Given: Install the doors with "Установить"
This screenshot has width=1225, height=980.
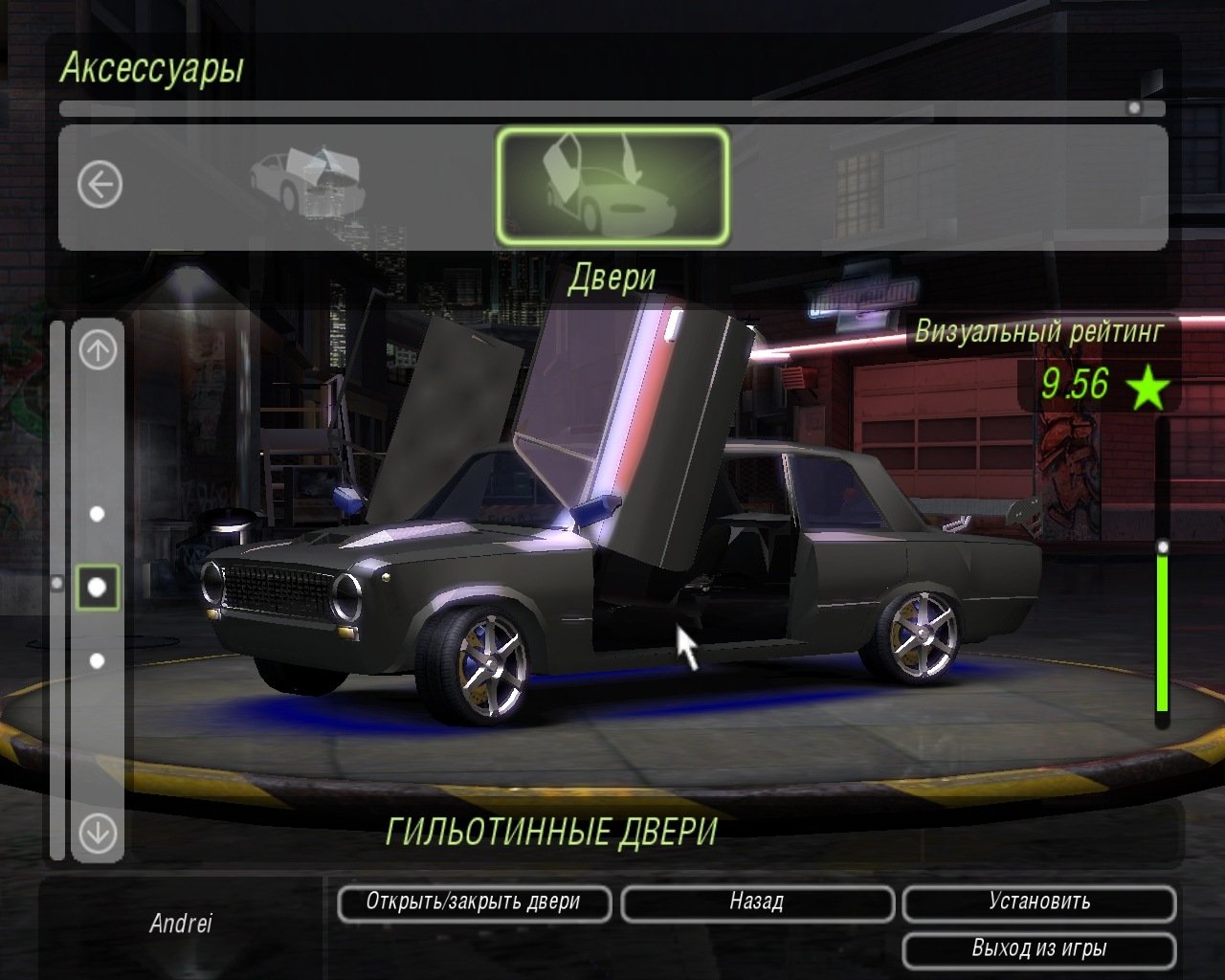Looking at the screenshot, I should click(1039, 902).
